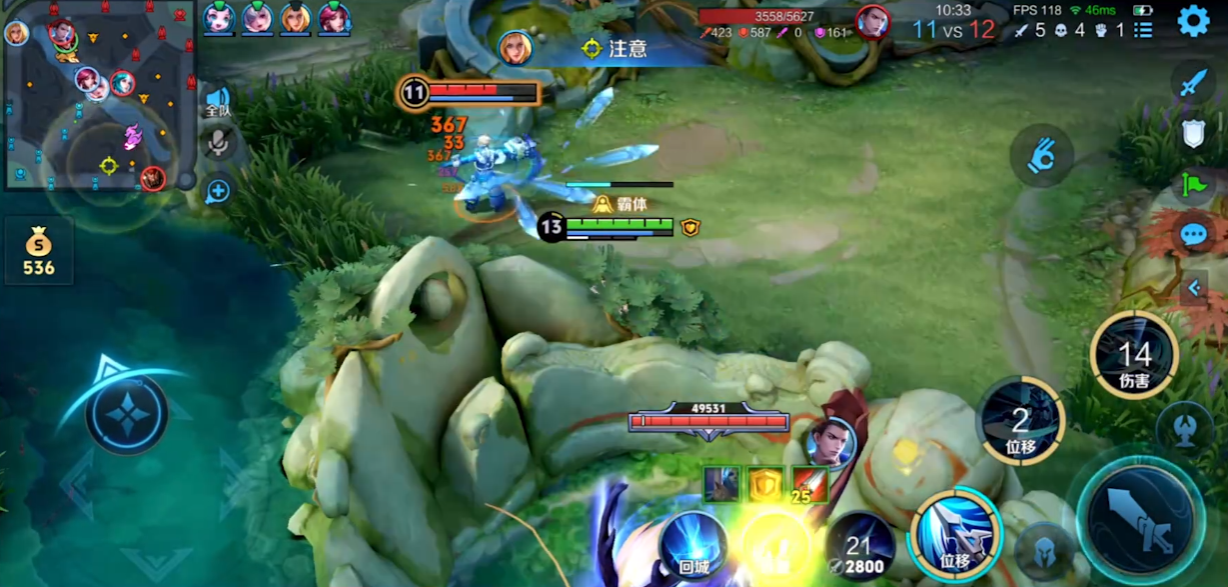Send the sword attack signal

(1193, 82)
